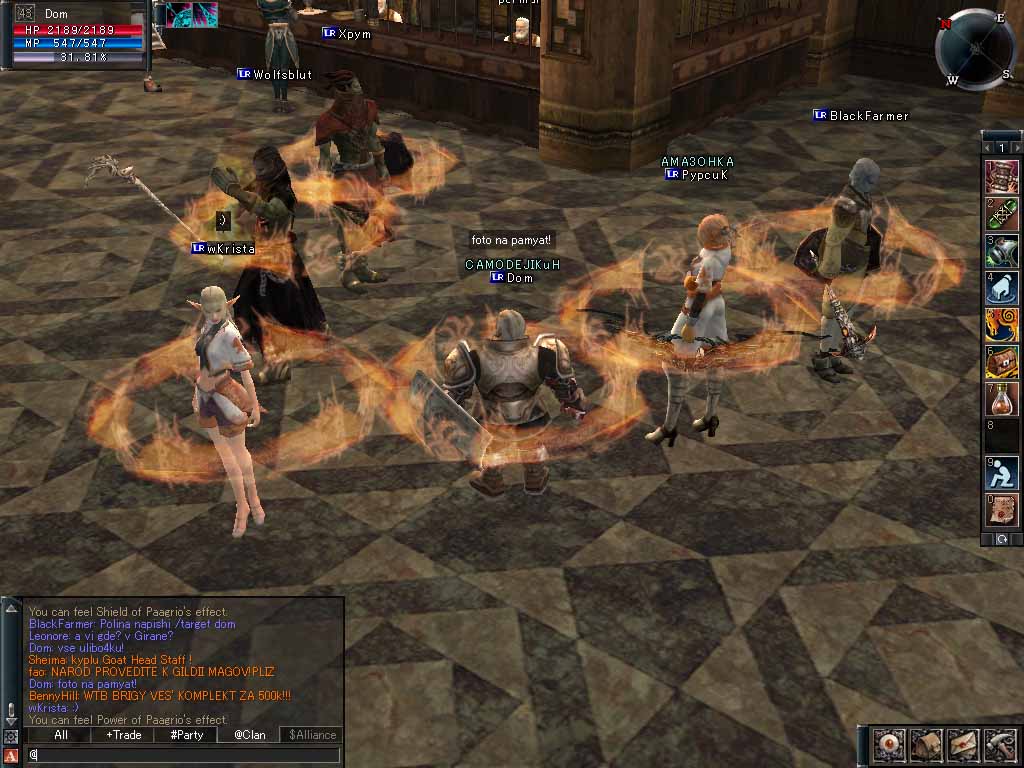Select the #Party chat tab

tap(186, 735)
